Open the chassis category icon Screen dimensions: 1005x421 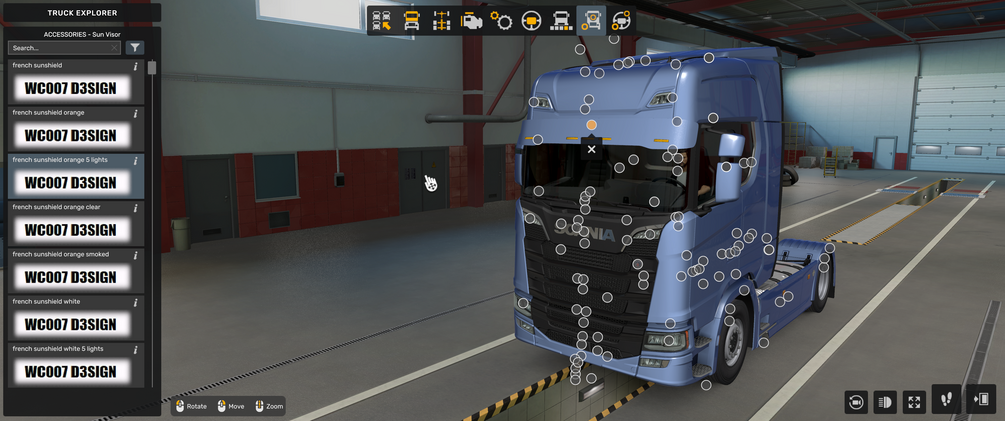(x=441, y=21)
